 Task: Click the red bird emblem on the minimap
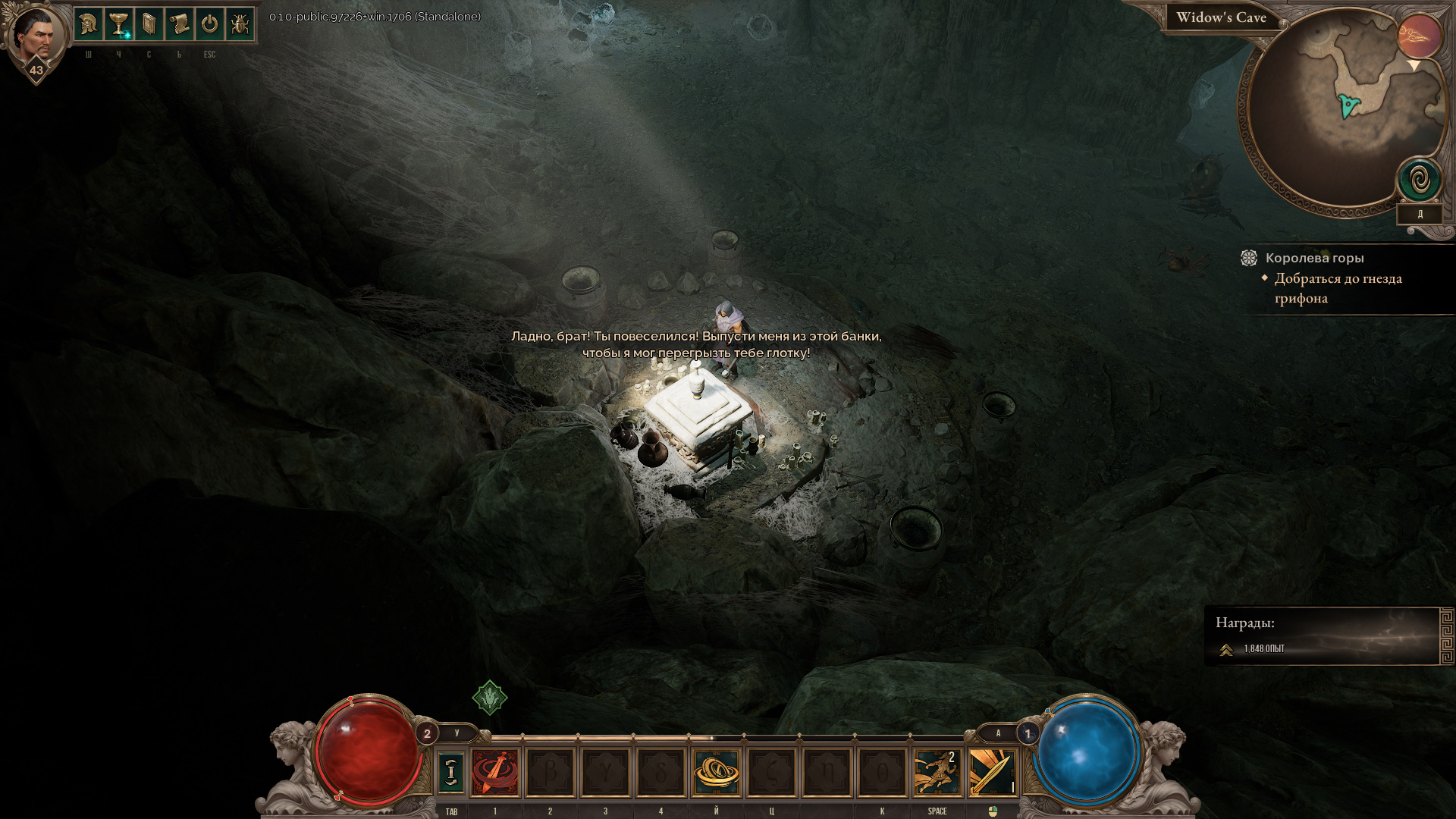[x=1420, y=36]
